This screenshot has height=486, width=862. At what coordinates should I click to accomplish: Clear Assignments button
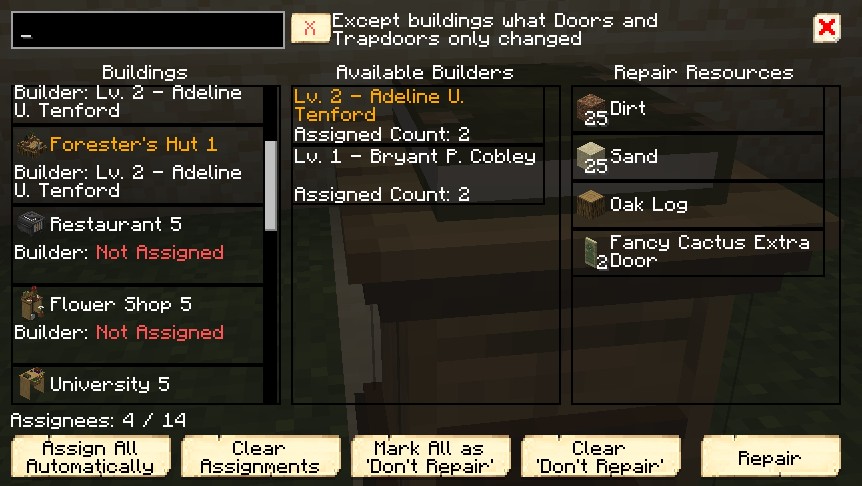[x=260, y=457]
